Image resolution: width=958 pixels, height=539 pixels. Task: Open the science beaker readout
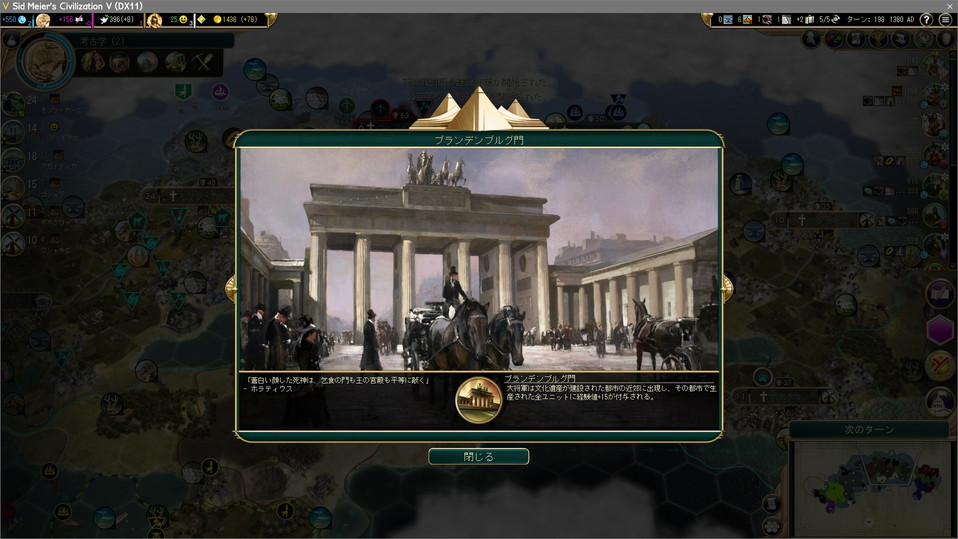(14, 19)
